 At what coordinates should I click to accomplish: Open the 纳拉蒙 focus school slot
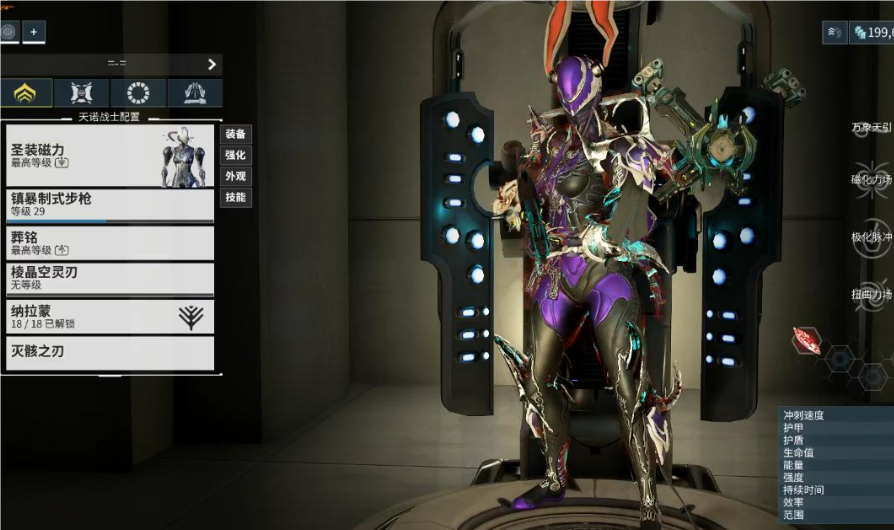coord(110,316)
